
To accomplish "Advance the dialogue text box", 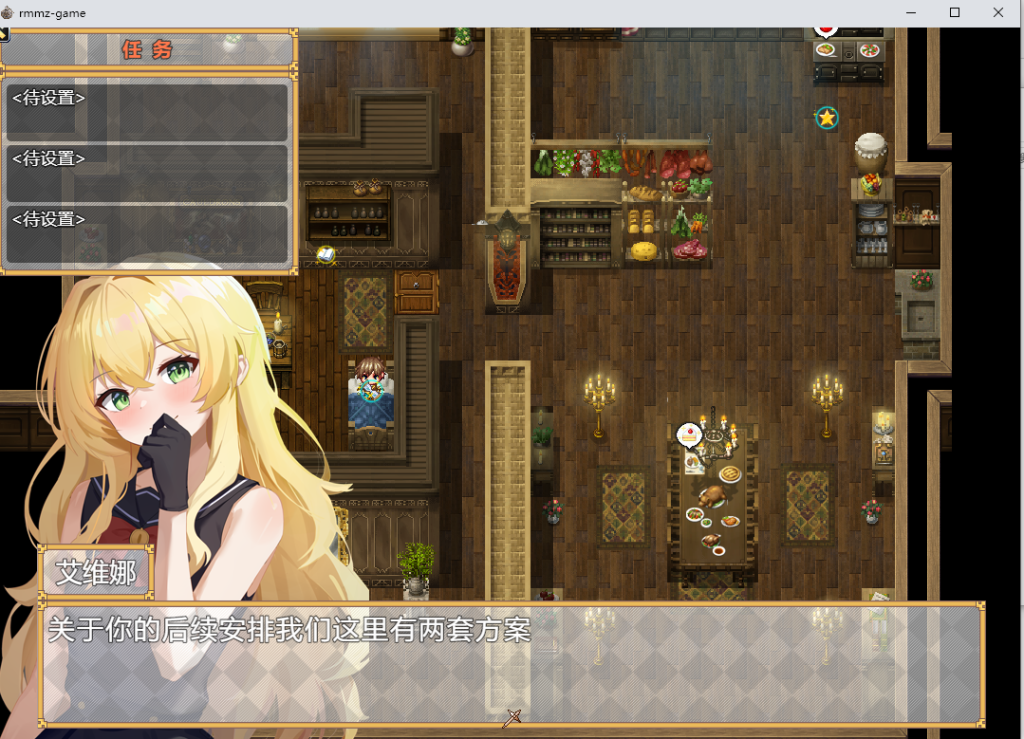I will (x=512, y=663).
